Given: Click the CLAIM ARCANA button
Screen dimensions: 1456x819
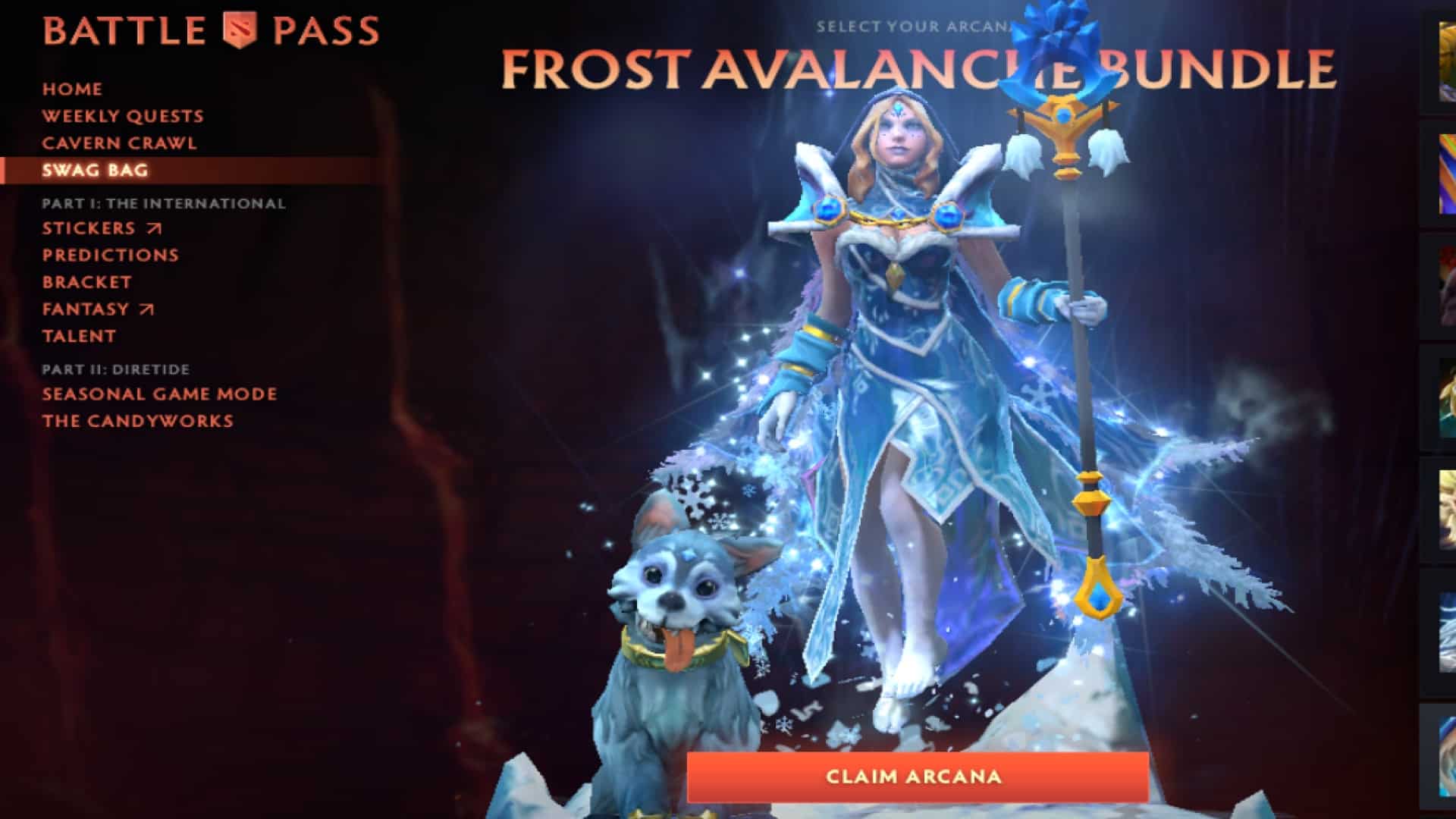Looking at the screenshot, I should pyautogui.click(x=914, y=776).
